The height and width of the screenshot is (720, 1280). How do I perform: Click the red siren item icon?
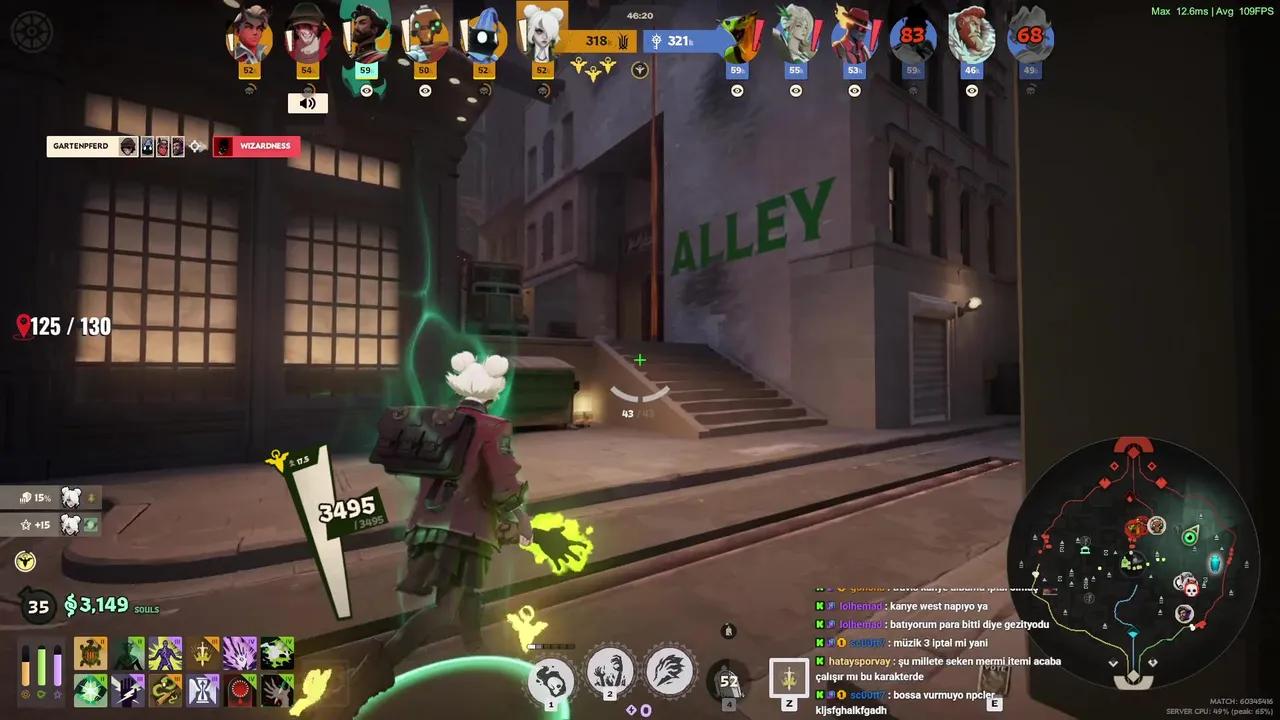(x=240, y=689)
